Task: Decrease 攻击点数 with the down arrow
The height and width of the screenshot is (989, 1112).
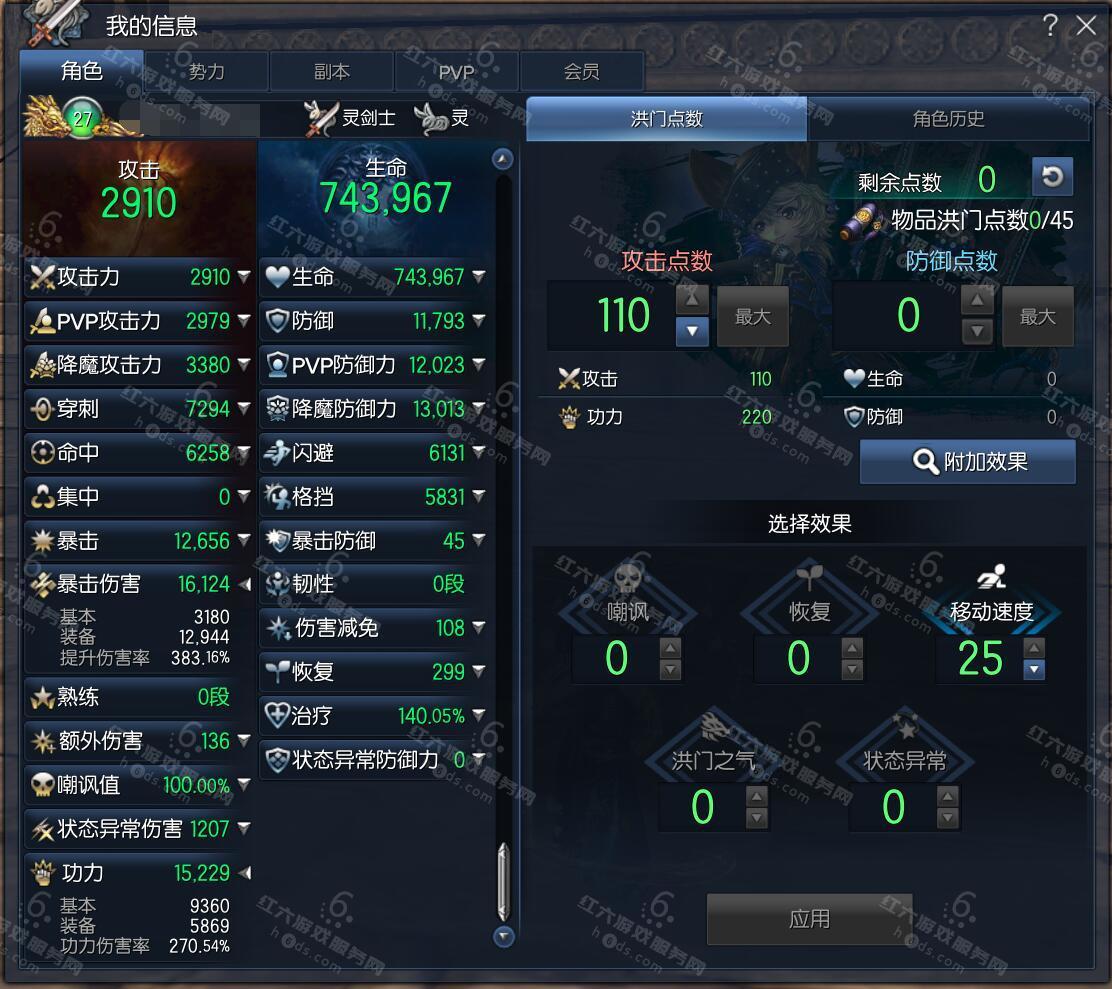Action: pyautogui.click(x=692, y=331)
